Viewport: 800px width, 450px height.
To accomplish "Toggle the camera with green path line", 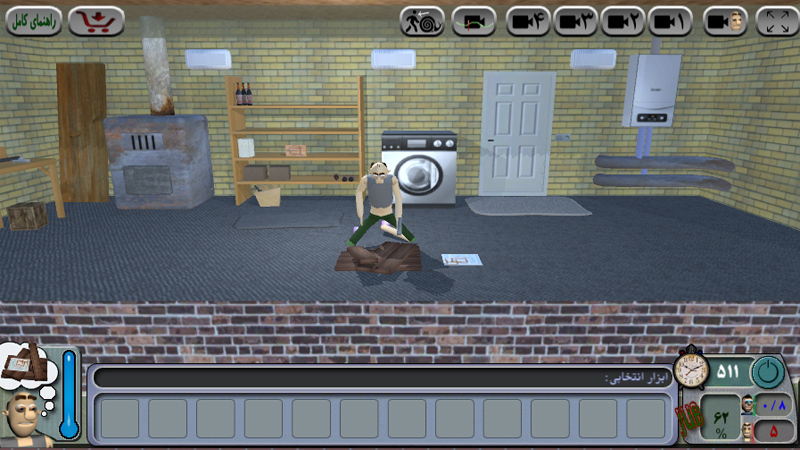I will click(x=474, y=21).
